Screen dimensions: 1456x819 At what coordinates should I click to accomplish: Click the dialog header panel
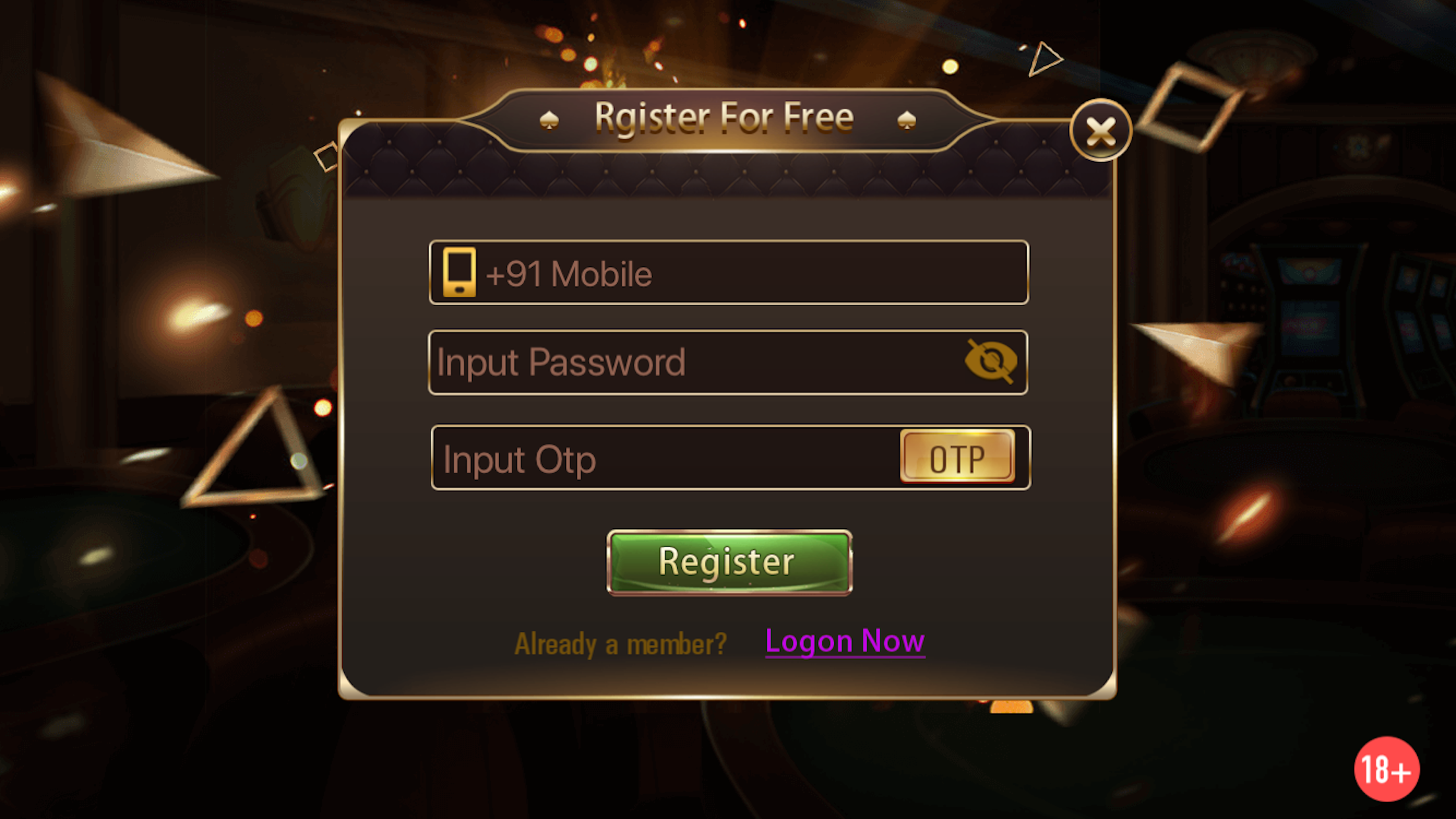(x=725, y=168)
